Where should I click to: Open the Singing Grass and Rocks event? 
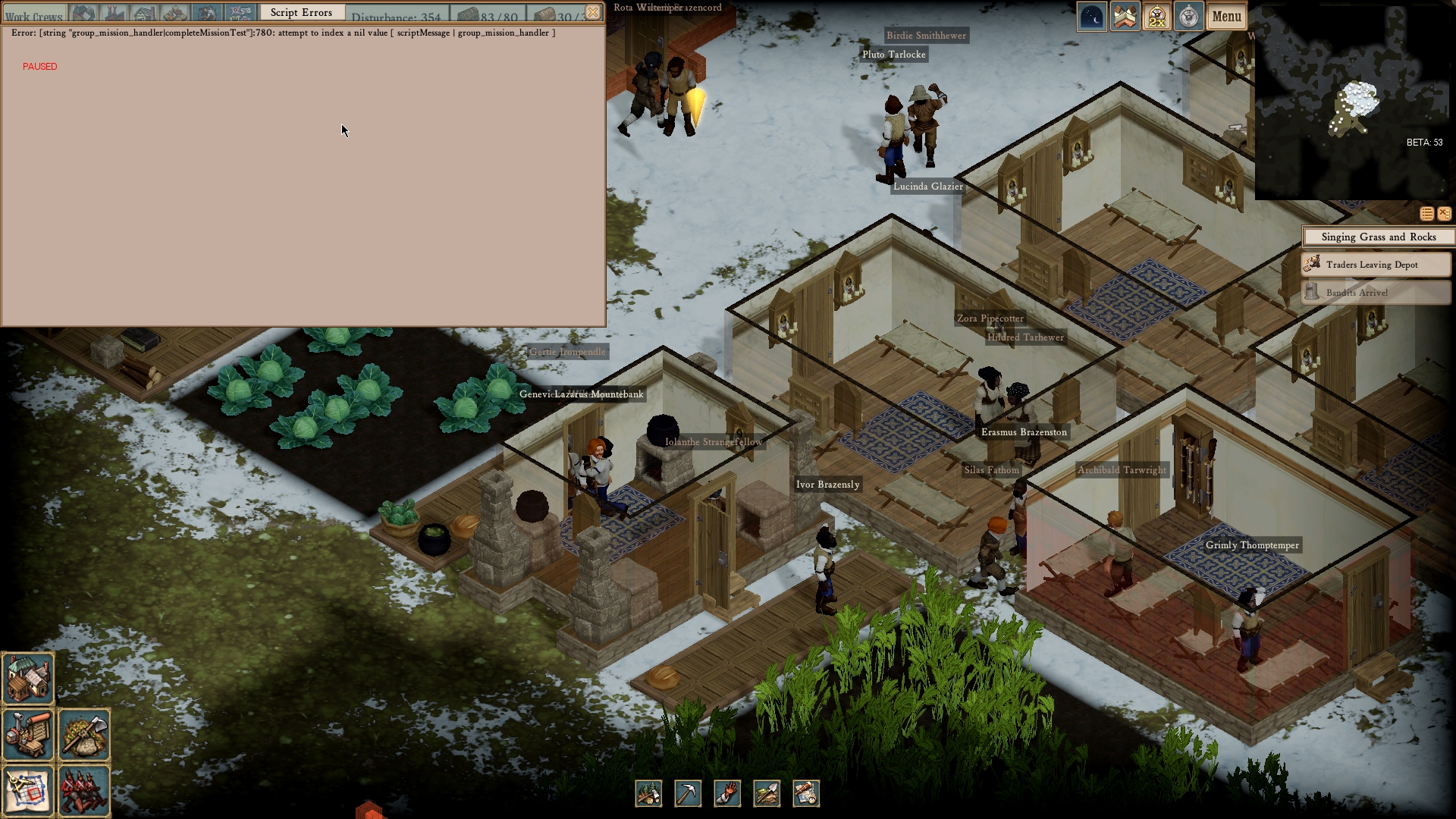(x=1378, y=237)
